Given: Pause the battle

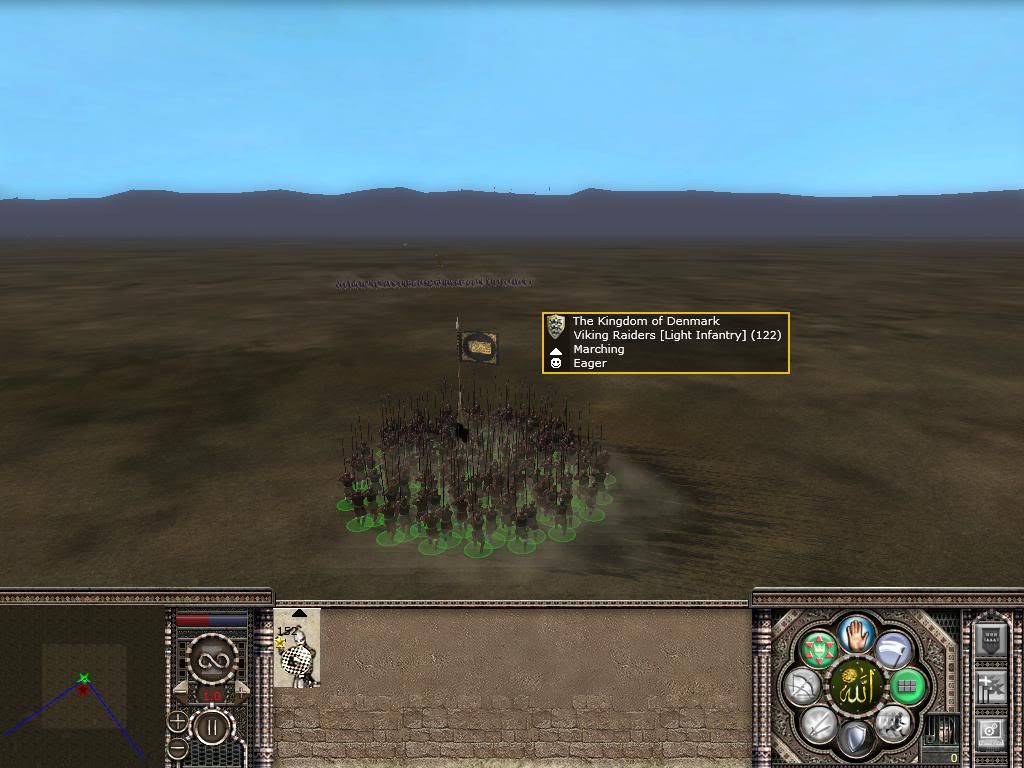Looking at the screenshot, I should pyautogui.click(x=211, y=727).
